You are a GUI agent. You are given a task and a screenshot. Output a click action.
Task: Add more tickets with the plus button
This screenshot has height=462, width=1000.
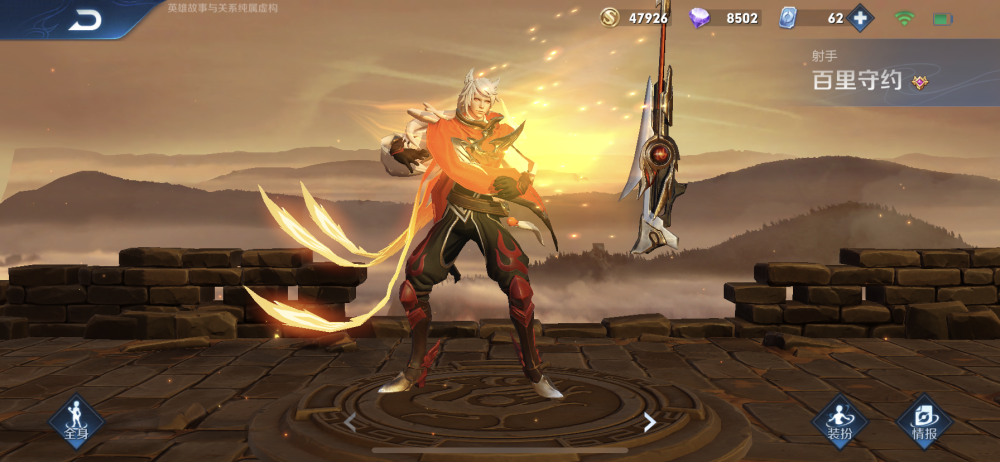click(860, 18)
